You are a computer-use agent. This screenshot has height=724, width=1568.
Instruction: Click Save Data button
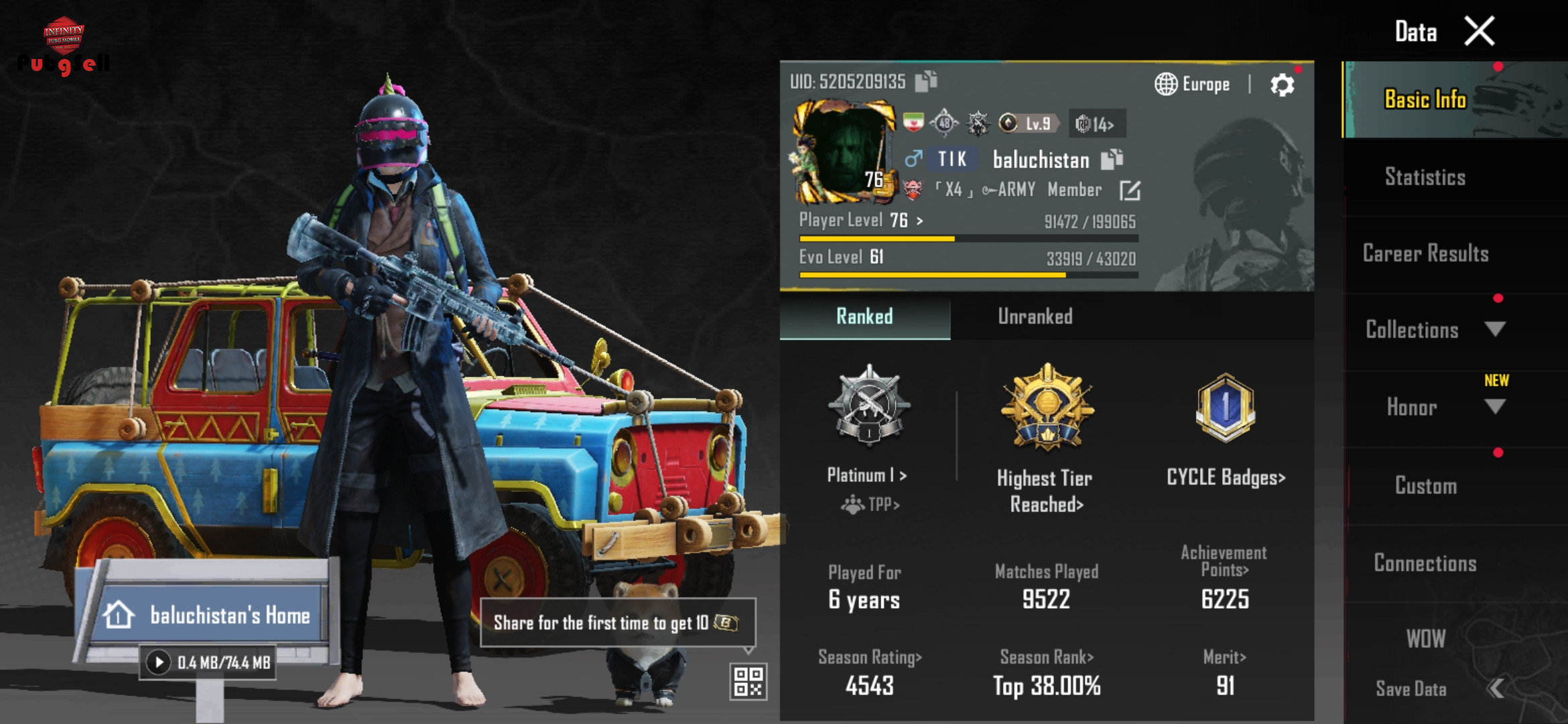tap(1411, 688)
